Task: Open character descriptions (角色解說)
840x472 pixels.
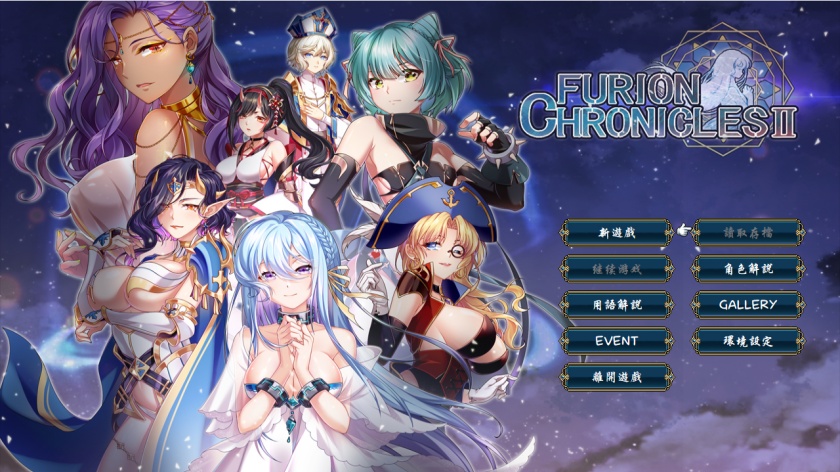Action: [748, 268]
